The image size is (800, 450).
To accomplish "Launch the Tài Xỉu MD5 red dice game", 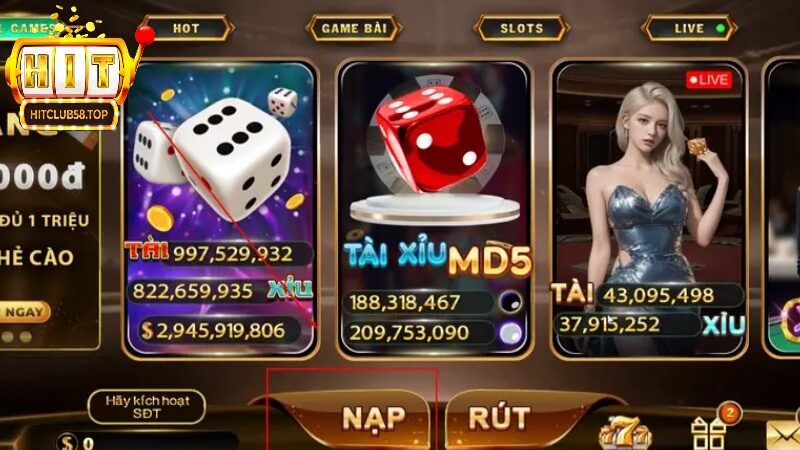I will tap(435, 200).
